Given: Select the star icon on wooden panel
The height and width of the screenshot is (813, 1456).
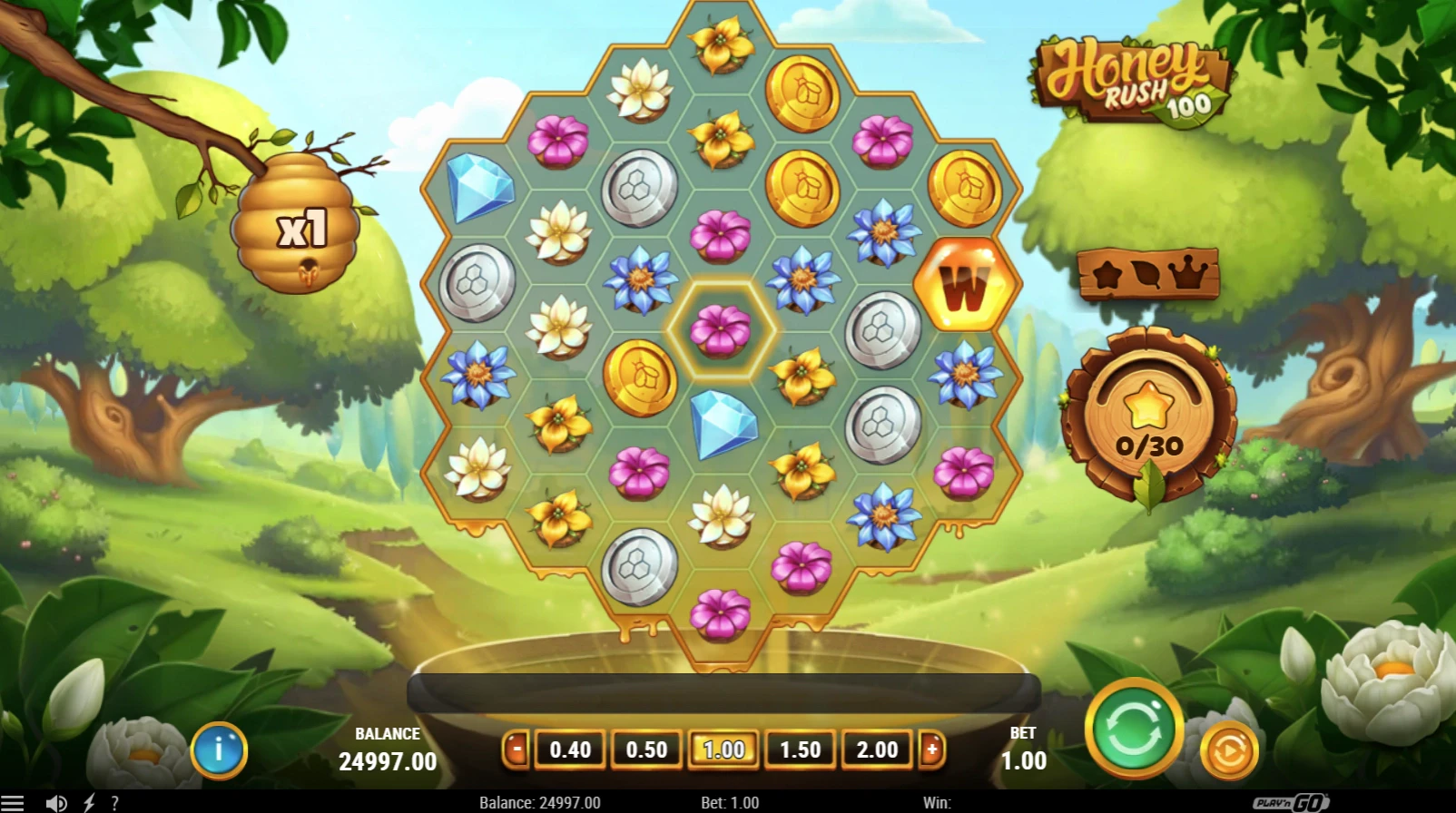Looking at the screenshot, I should pyautogui.click(x=1107, y=277).
